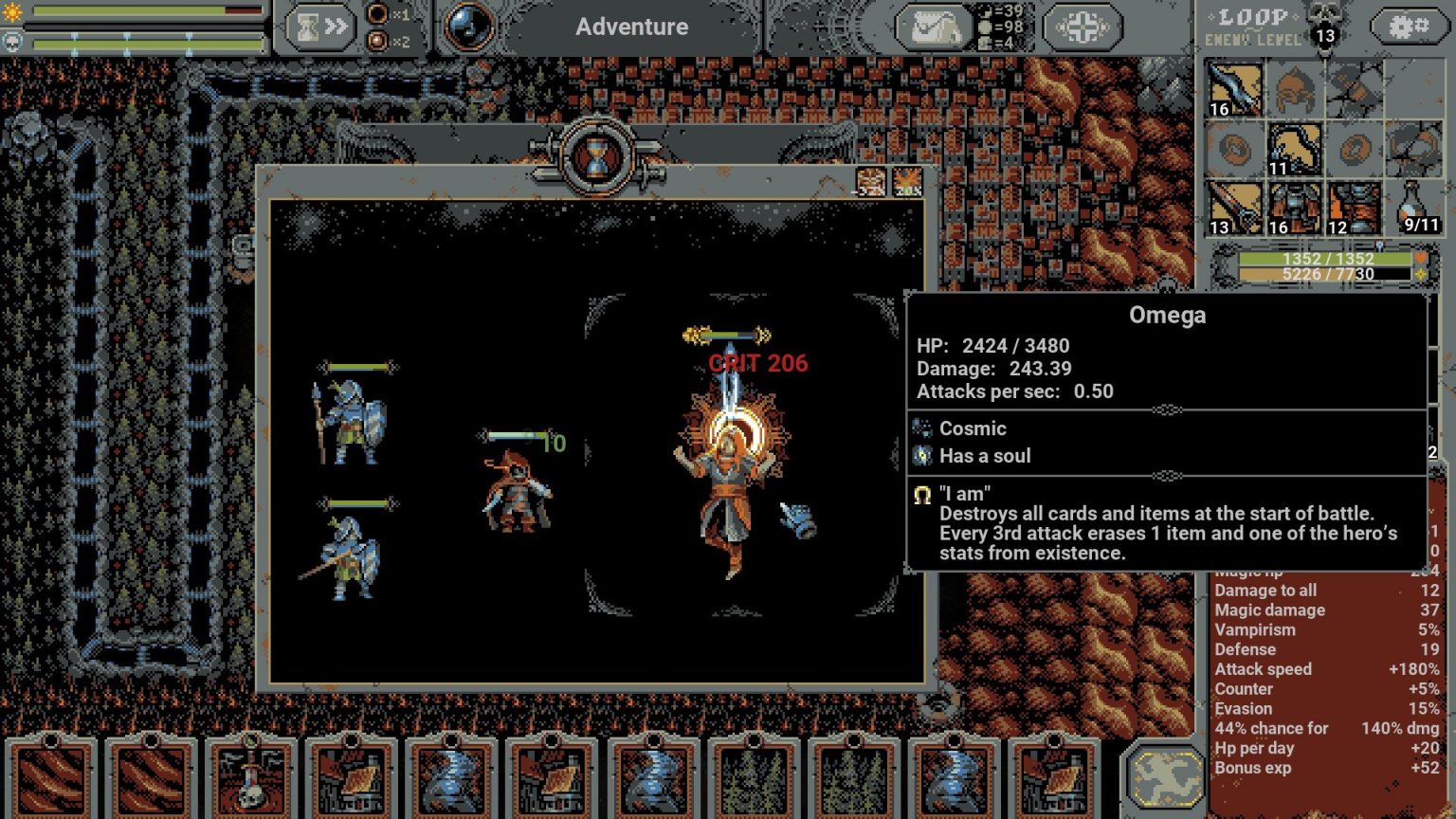Select the amulet item marked 11
This screenshot has height=819, width=1456.
(1296, 149)
